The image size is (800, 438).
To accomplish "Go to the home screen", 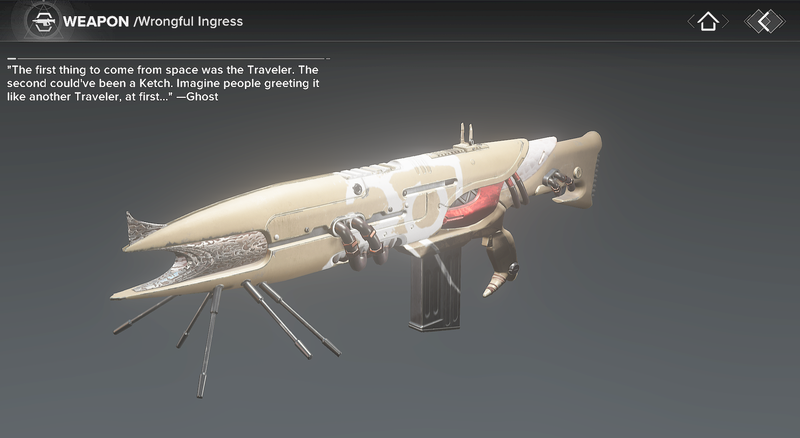I will tap(708, 21).
